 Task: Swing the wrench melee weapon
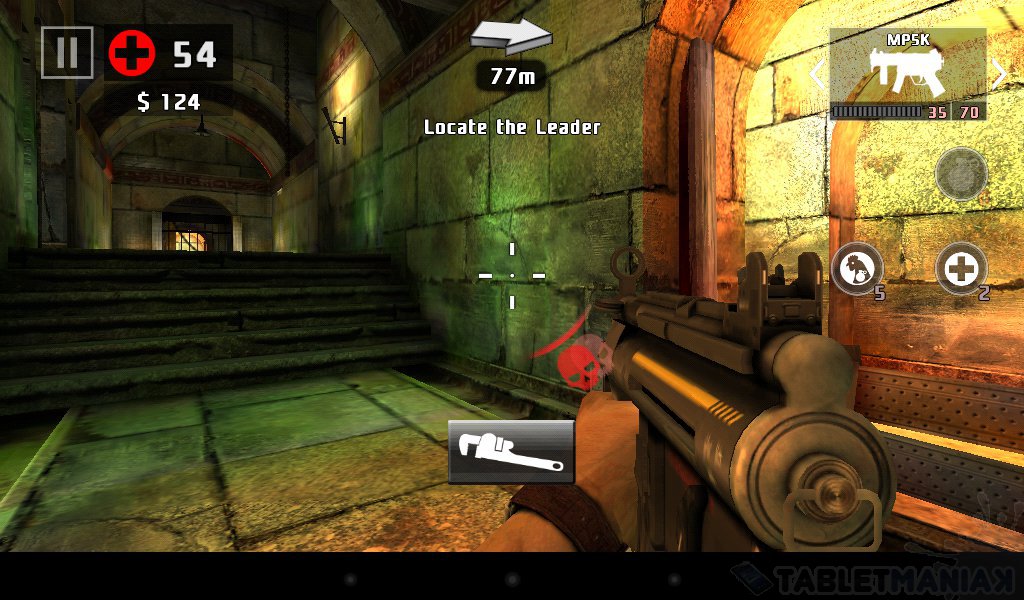point(511,452)
